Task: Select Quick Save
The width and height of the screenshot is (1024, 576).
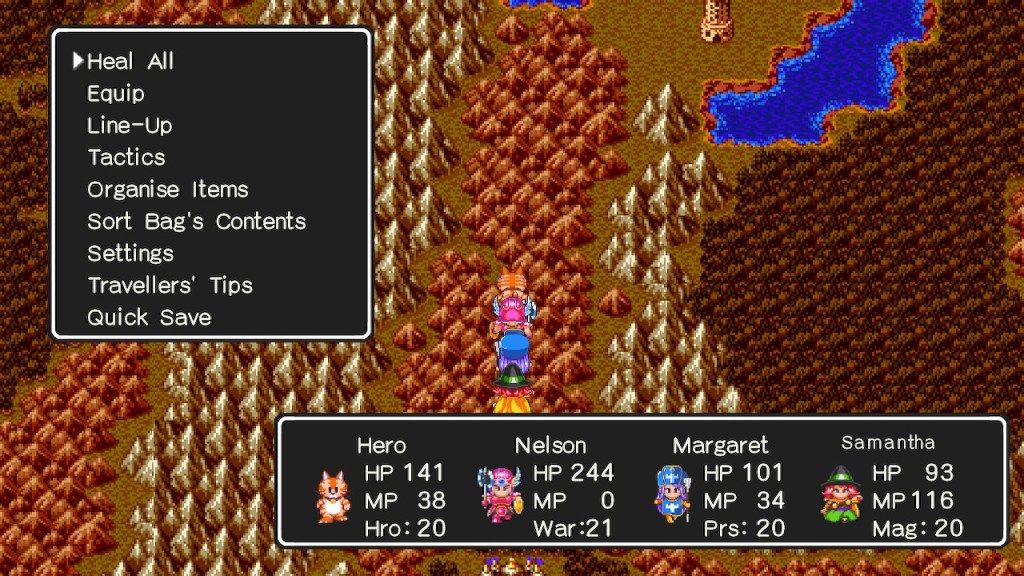Action: [149, 318]
